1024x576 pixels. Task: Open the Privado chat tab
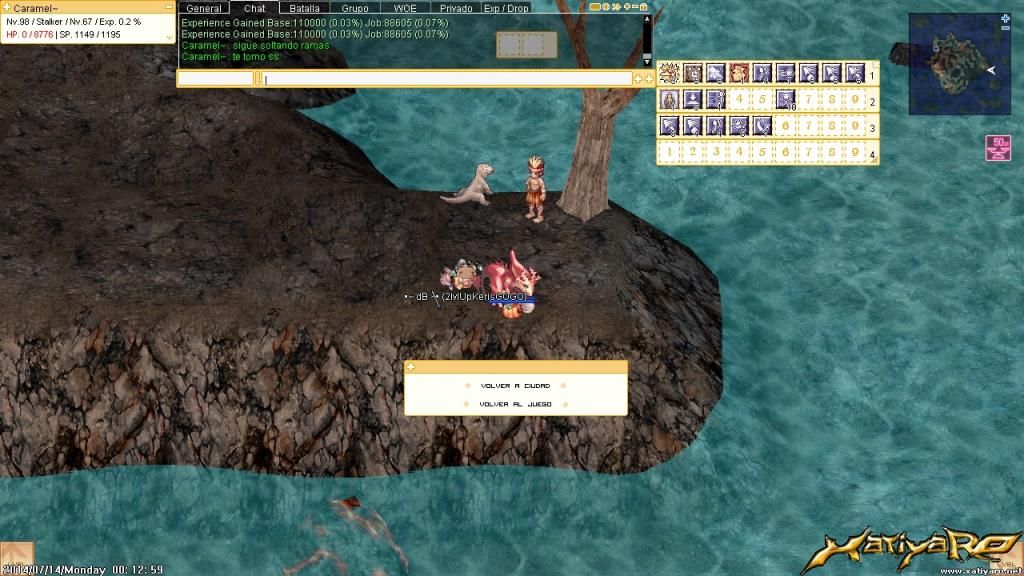click(456, 8)
